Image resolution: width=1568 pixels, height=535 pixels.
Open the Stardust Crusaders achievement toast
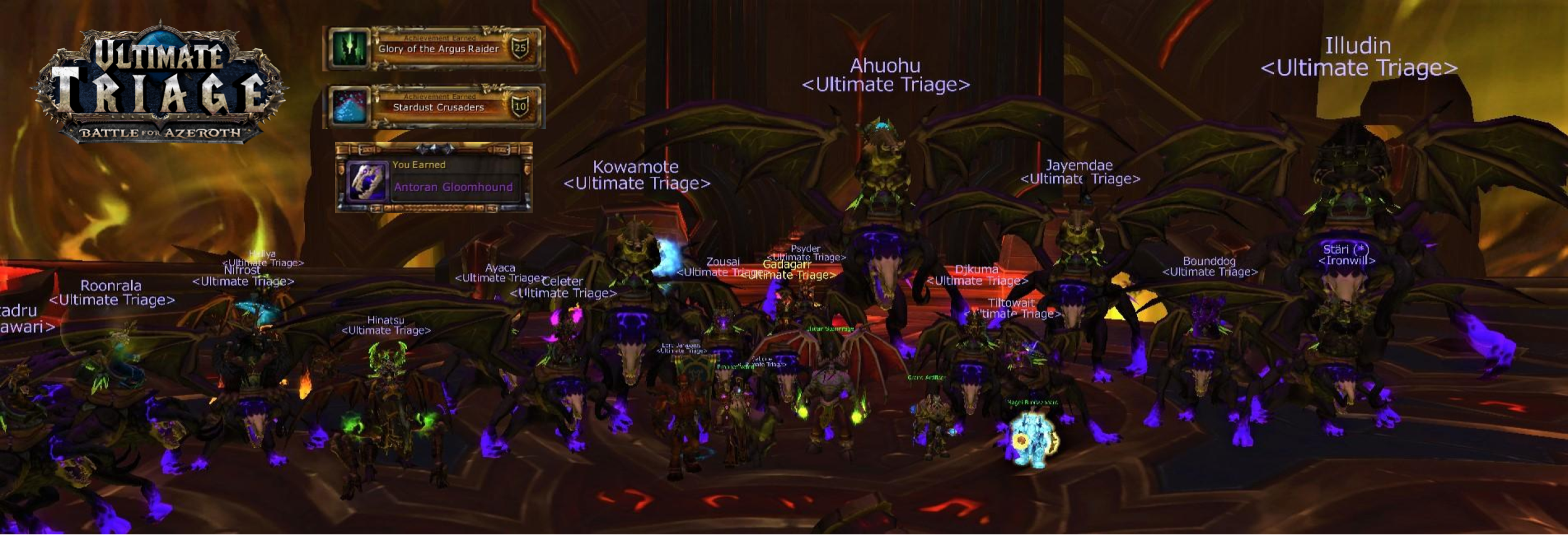438,107
